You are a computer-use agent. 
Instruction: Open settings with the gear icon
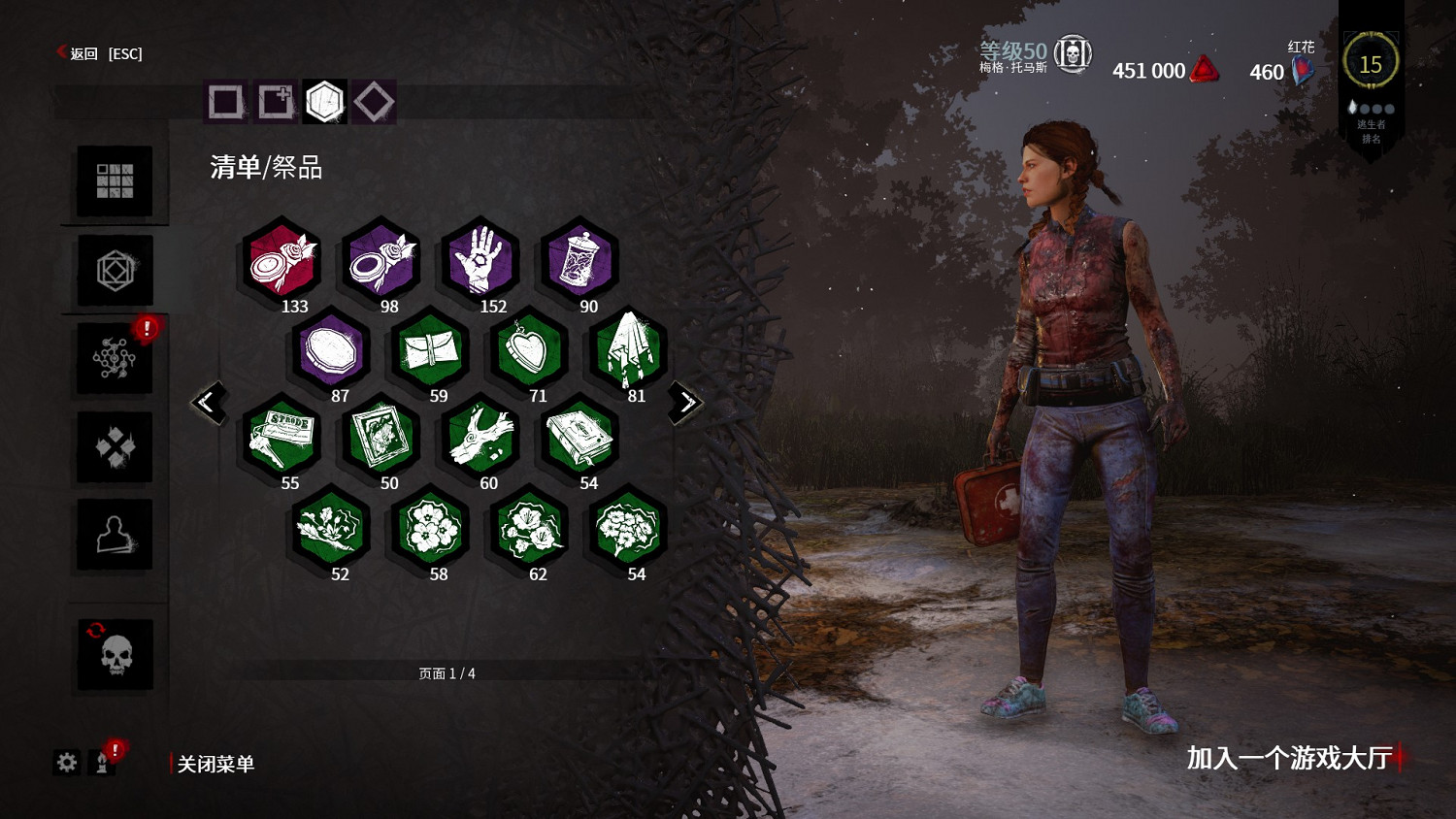point(67,763)
